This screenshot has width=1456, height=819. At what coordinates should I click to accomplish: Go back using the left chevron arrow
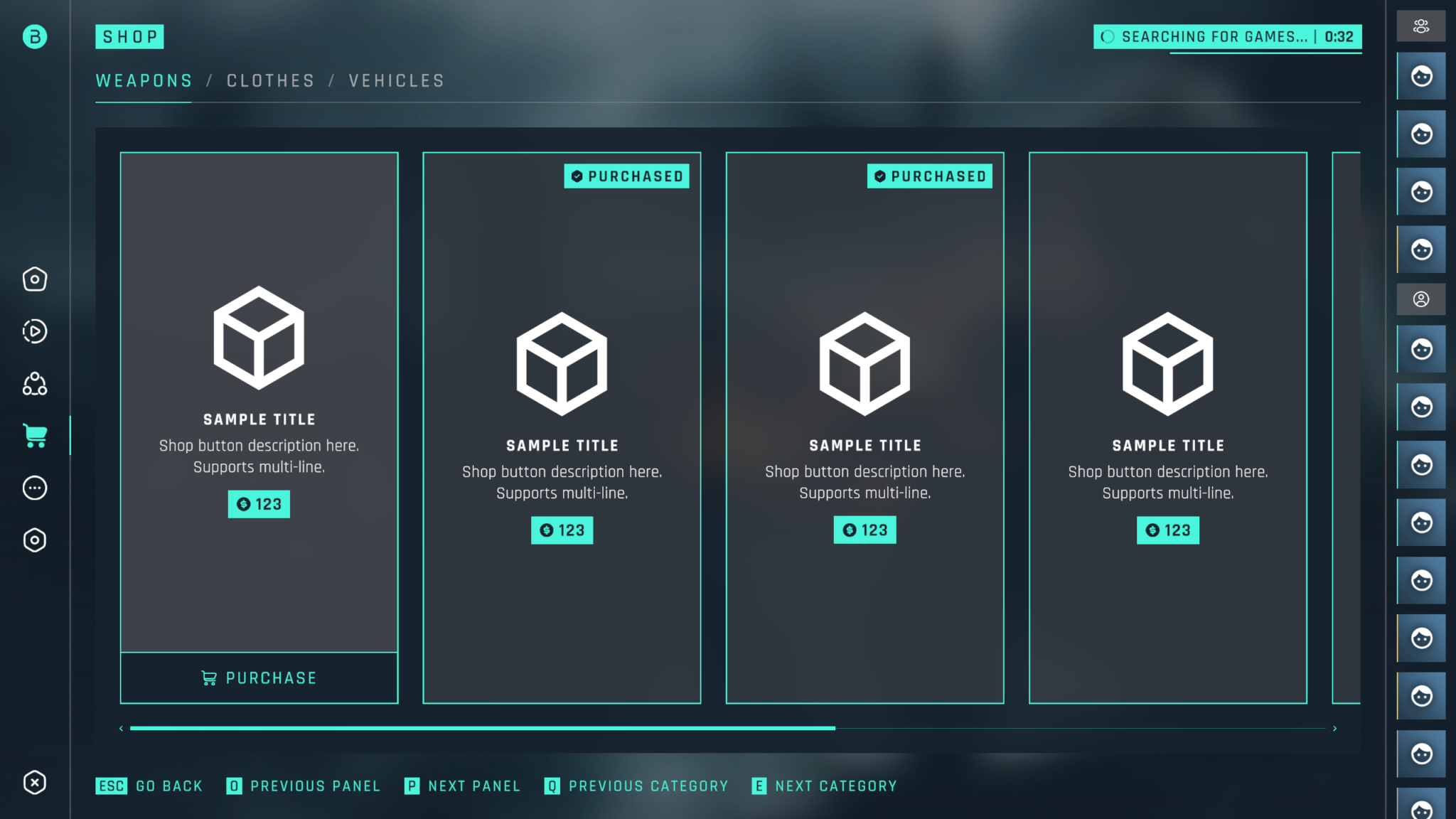click(x=121, y=728)
